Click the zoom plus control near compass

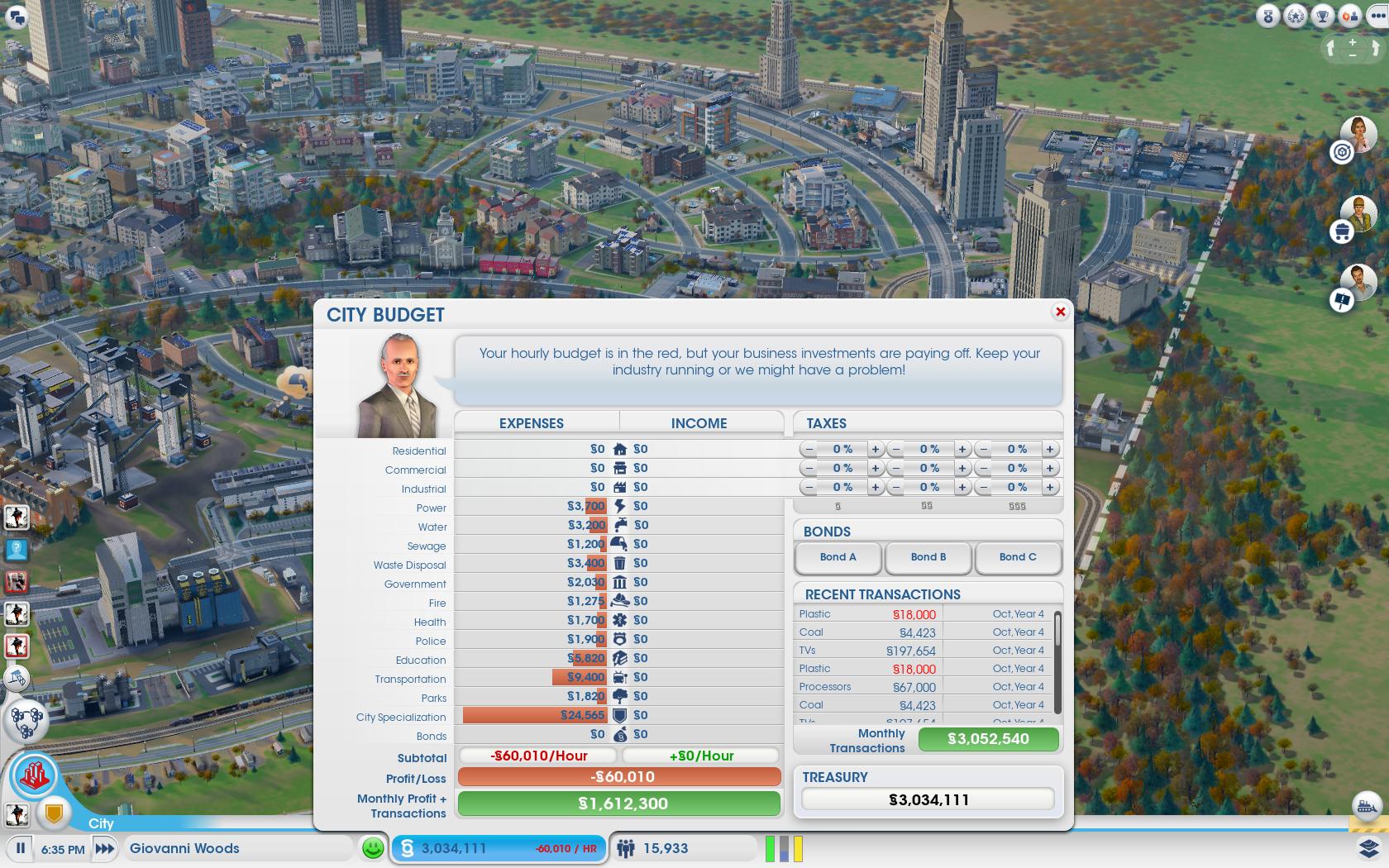[1353, 43]
